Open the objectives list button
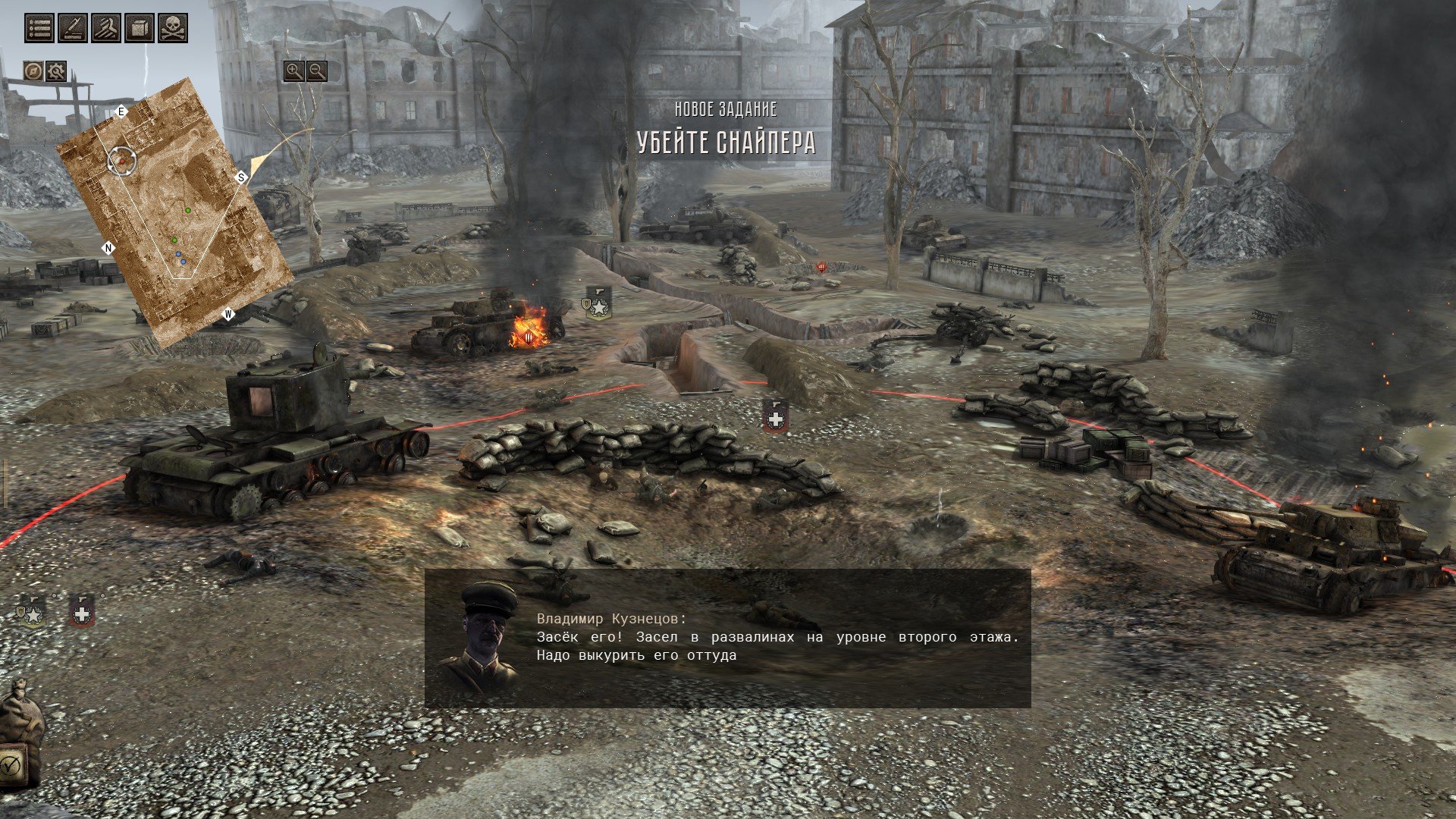1456x819 pixels. [39, 28]
